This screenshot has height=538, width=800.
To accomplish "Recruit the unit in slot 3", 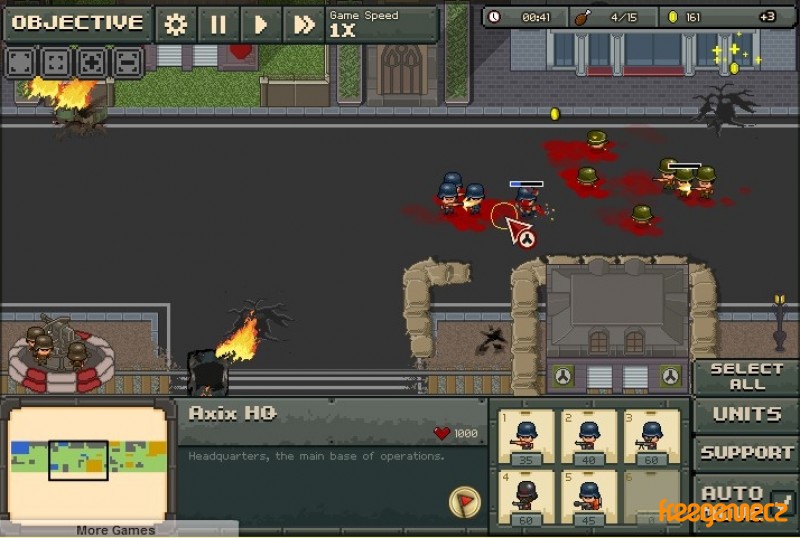I will tap(650, 436).
